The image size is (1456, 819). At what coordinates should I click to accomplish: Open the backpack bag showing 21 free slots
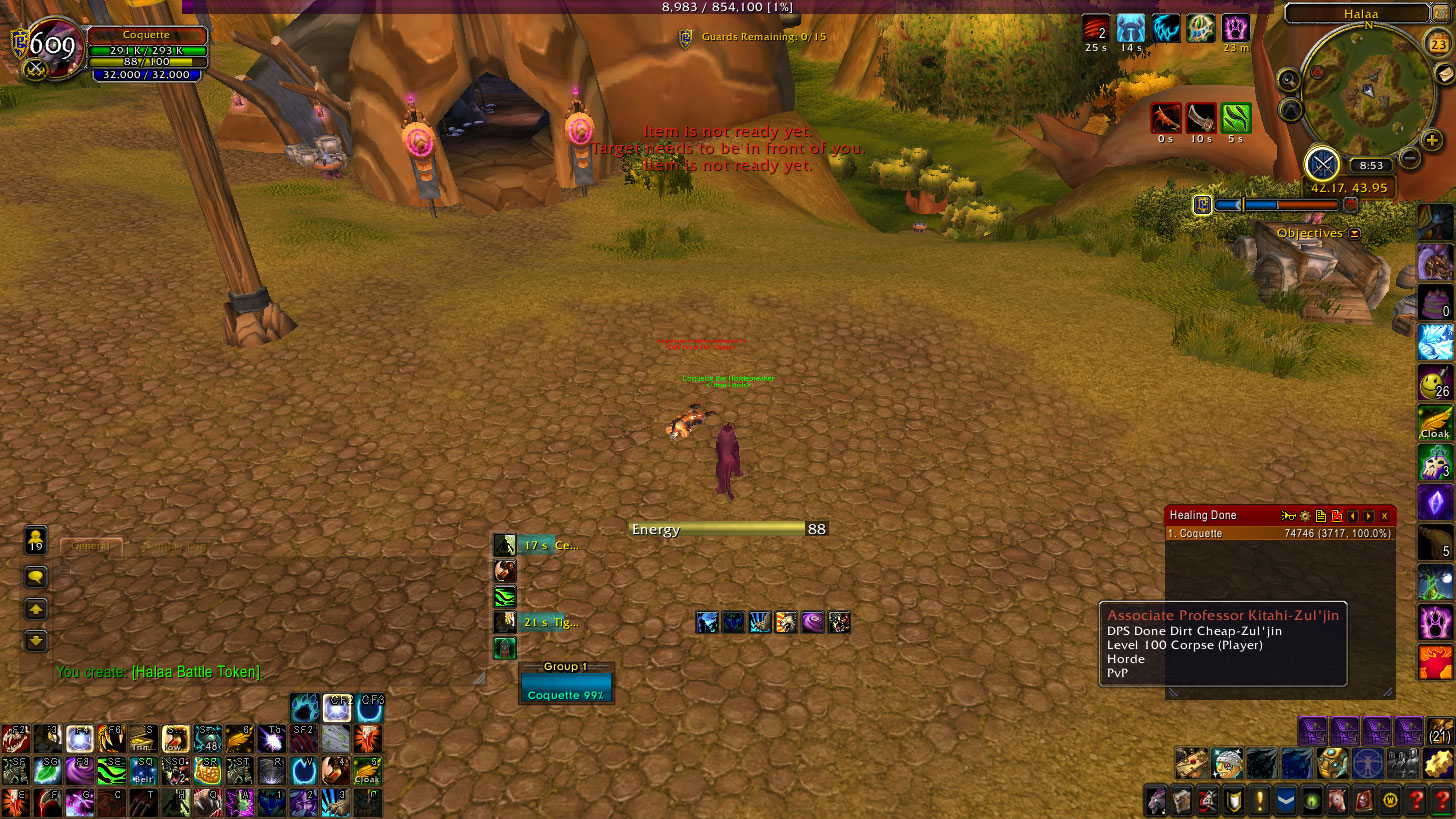coord(1440,733)
